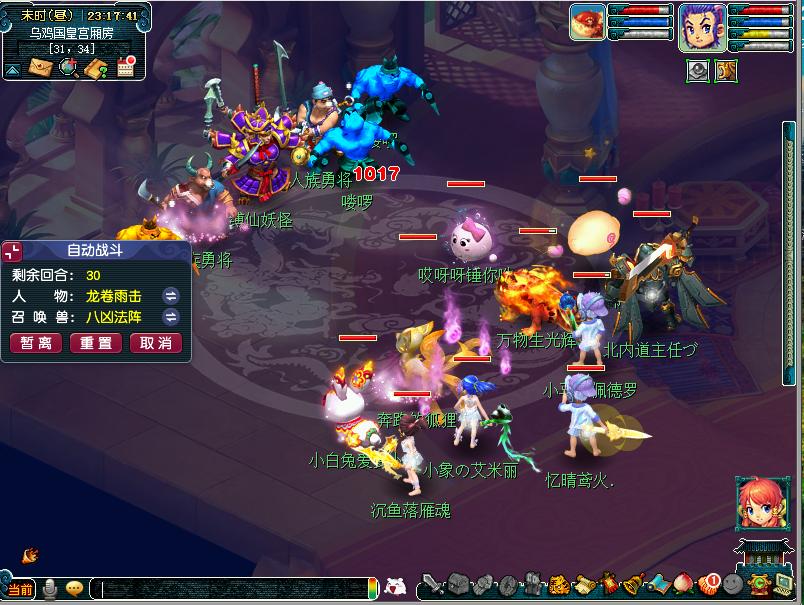Cancel auto-battle with the 取消 button

[x=155, y=343]
